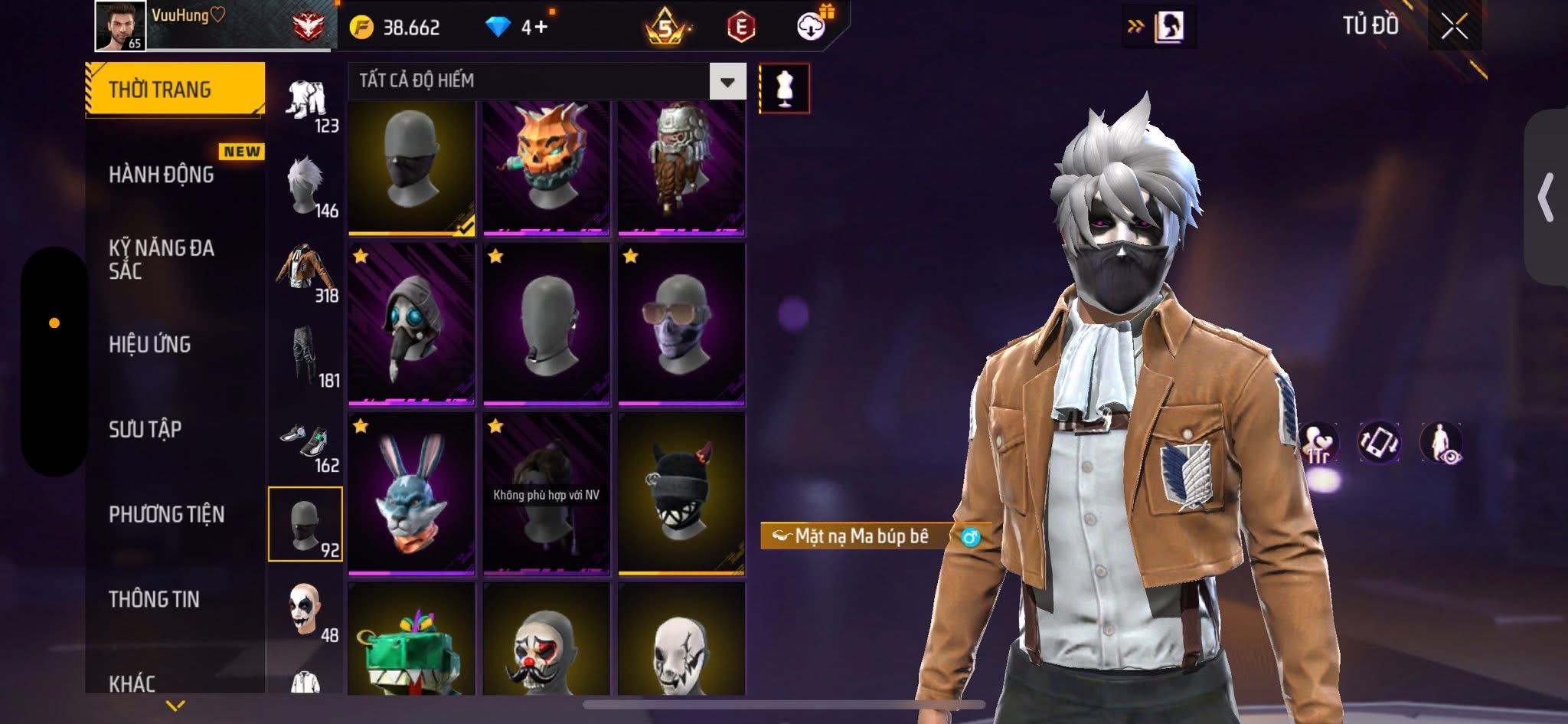Pick the blue rabbit mask item

(411, 493)
